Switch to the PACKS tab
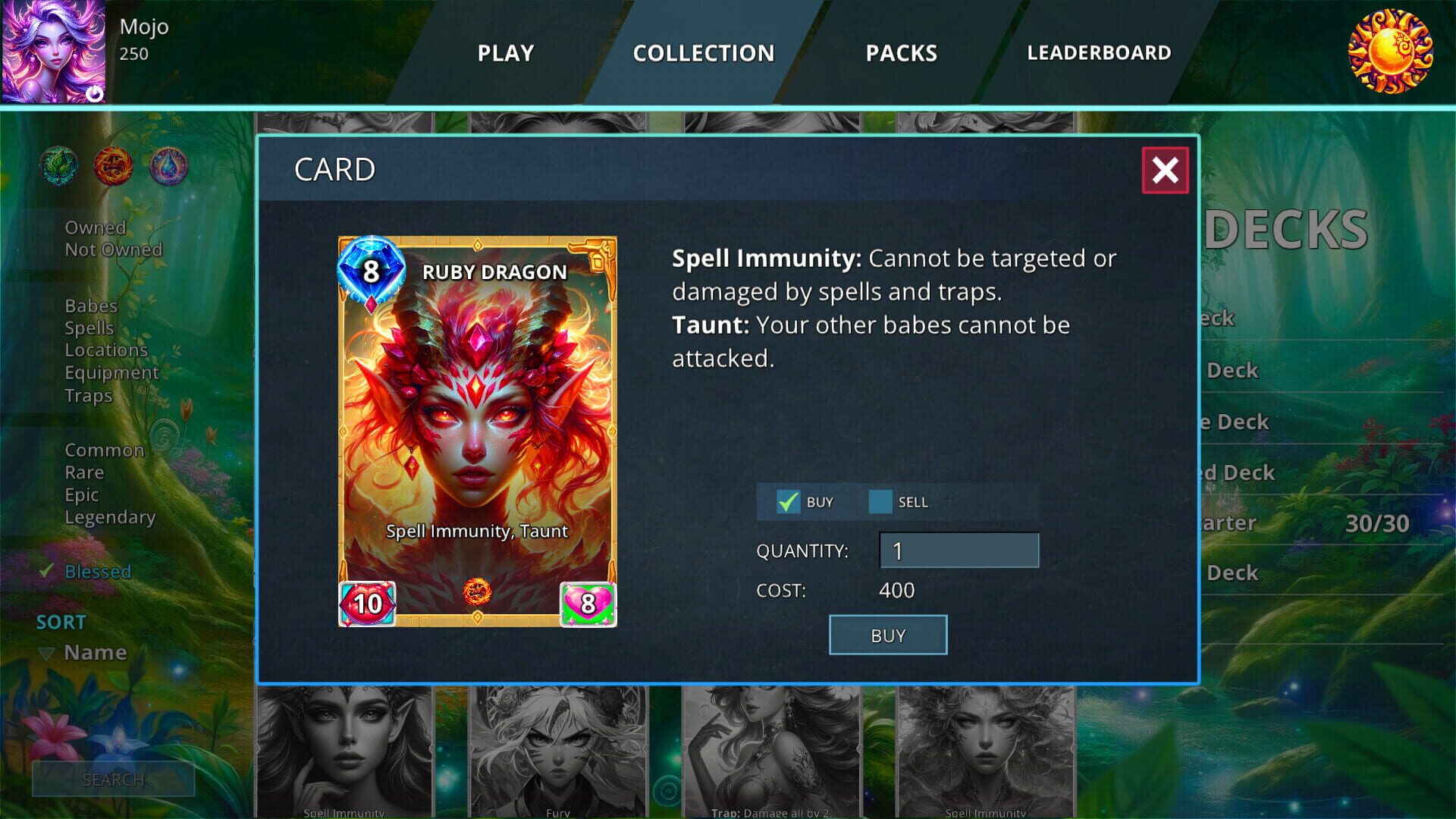This screenshot has height=819, width=1456. point(901,53)
